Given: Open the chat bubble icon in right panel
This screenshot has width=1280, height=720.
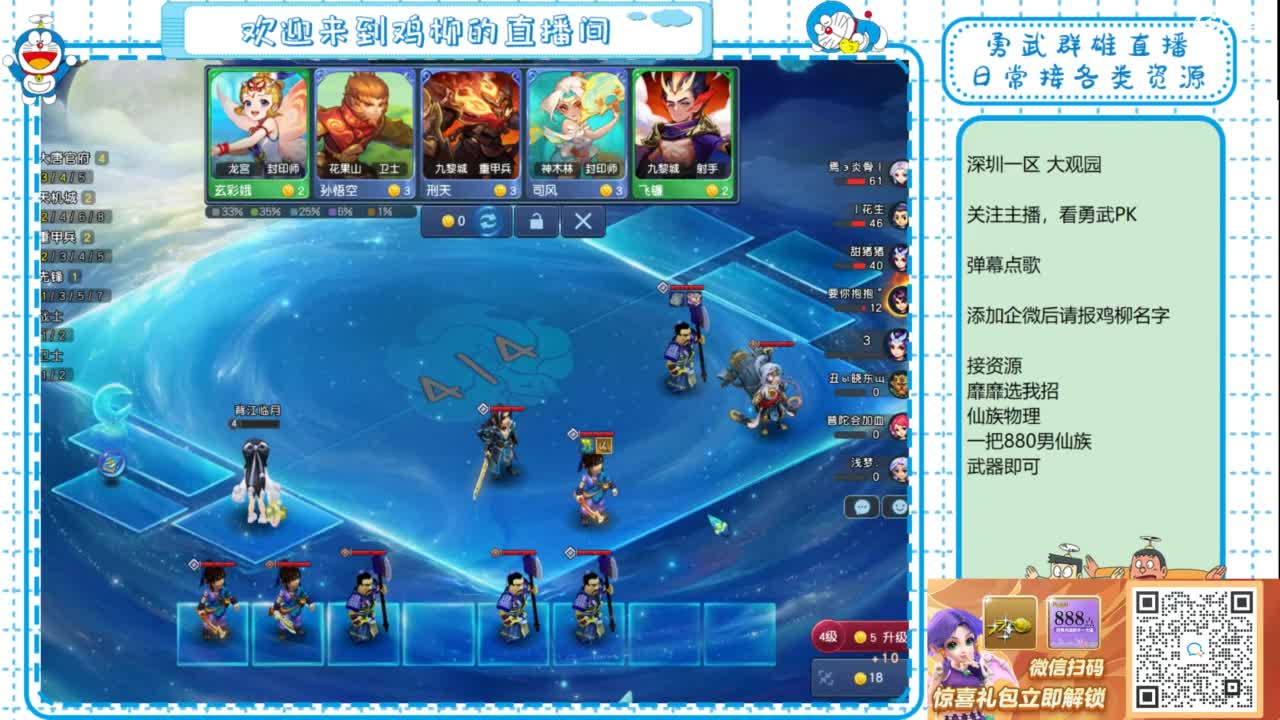Looking at the screenshot, I should (x=862, y=507).
